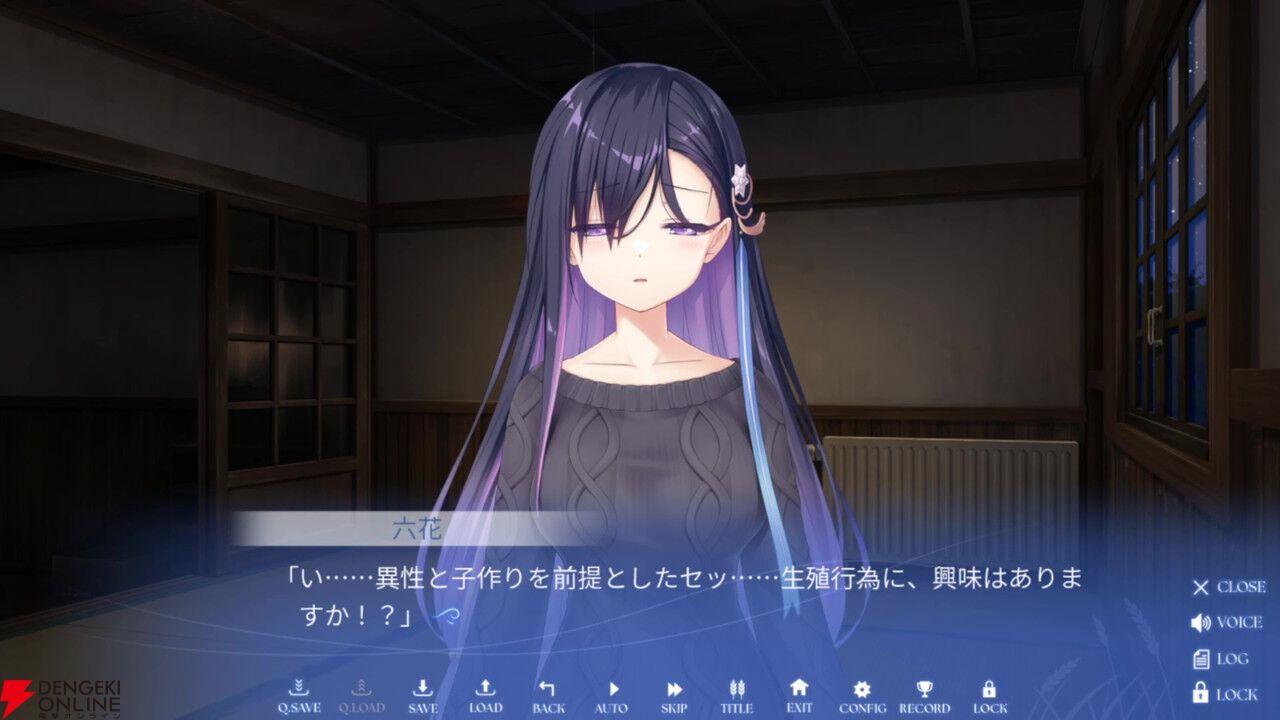Select the Q.SAVE quick save icon
The image size is (1280, 720).
click(x=299, y=693)
